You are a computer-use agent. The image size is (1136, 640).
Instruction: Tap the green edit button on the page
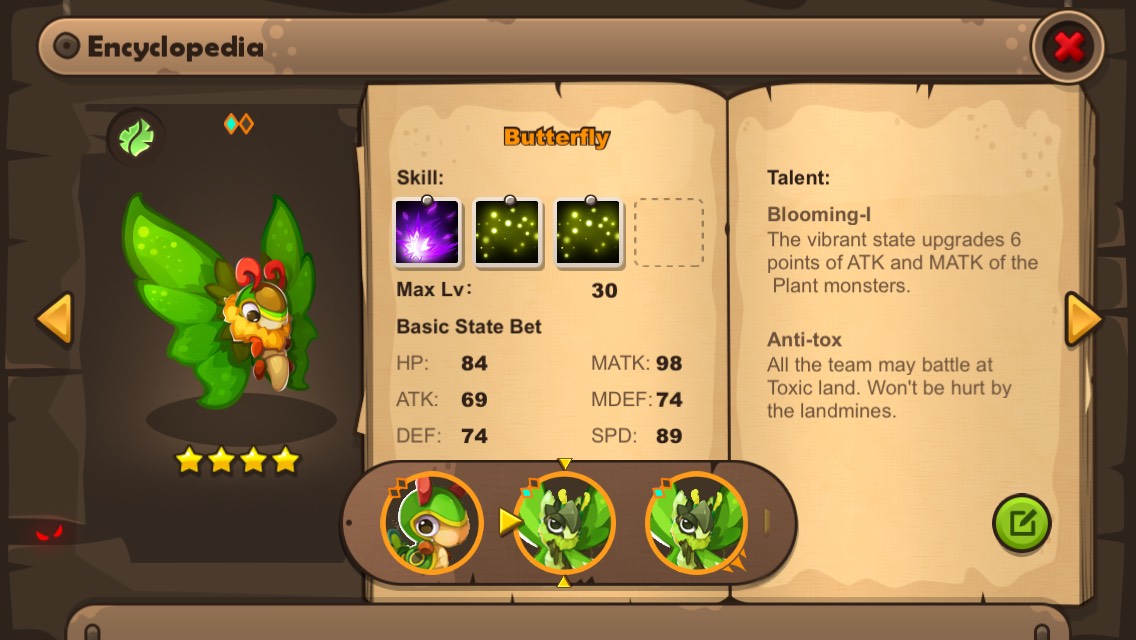click(1021, 522)
